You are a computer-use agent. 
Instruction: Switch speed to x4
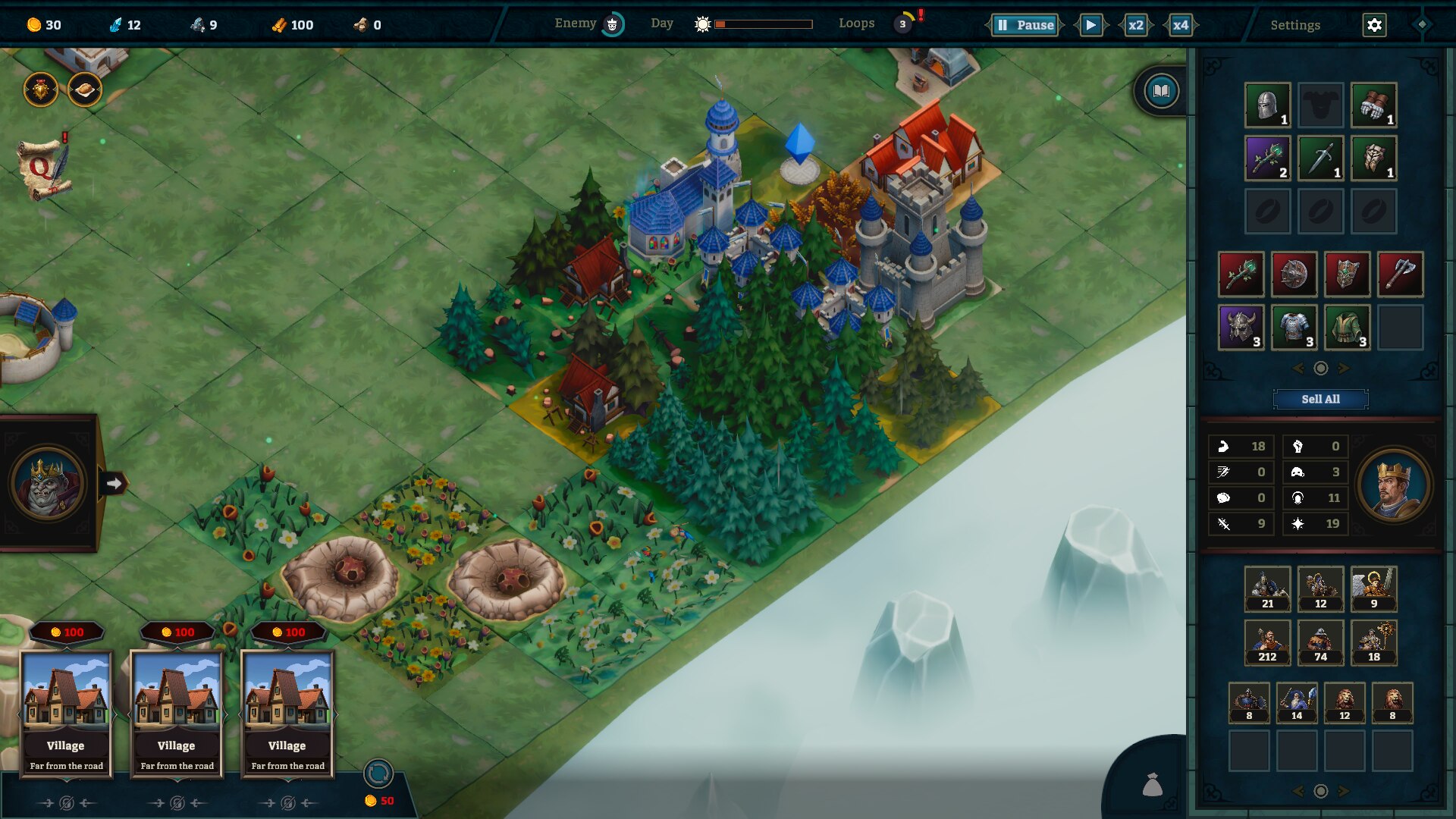click(x=1180, y=25)
